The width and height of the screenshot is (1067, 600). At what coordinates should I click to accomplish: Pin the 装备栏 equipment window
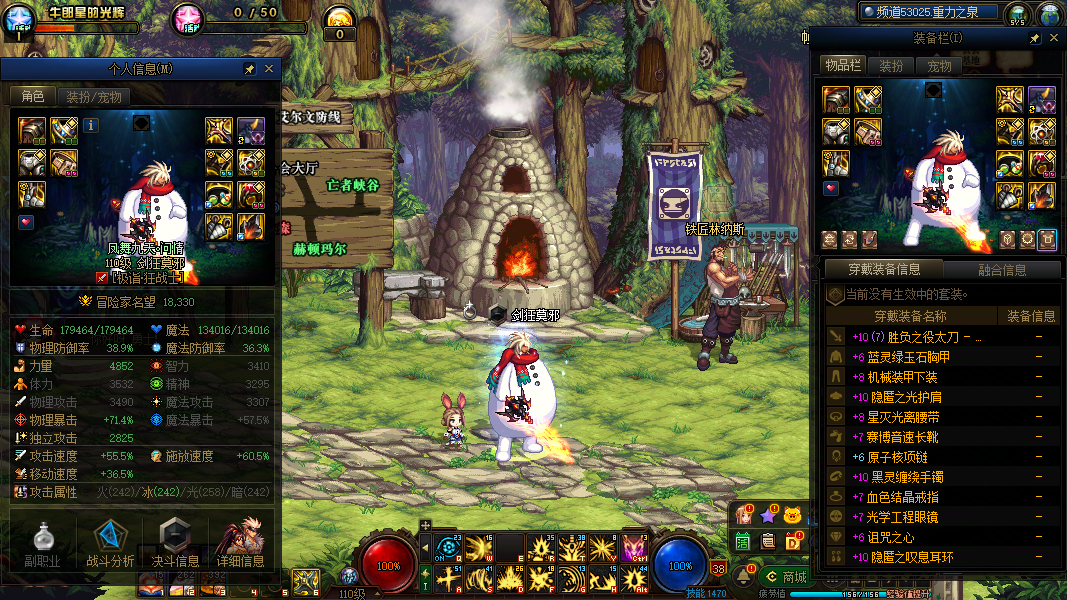click(1034, 38)
